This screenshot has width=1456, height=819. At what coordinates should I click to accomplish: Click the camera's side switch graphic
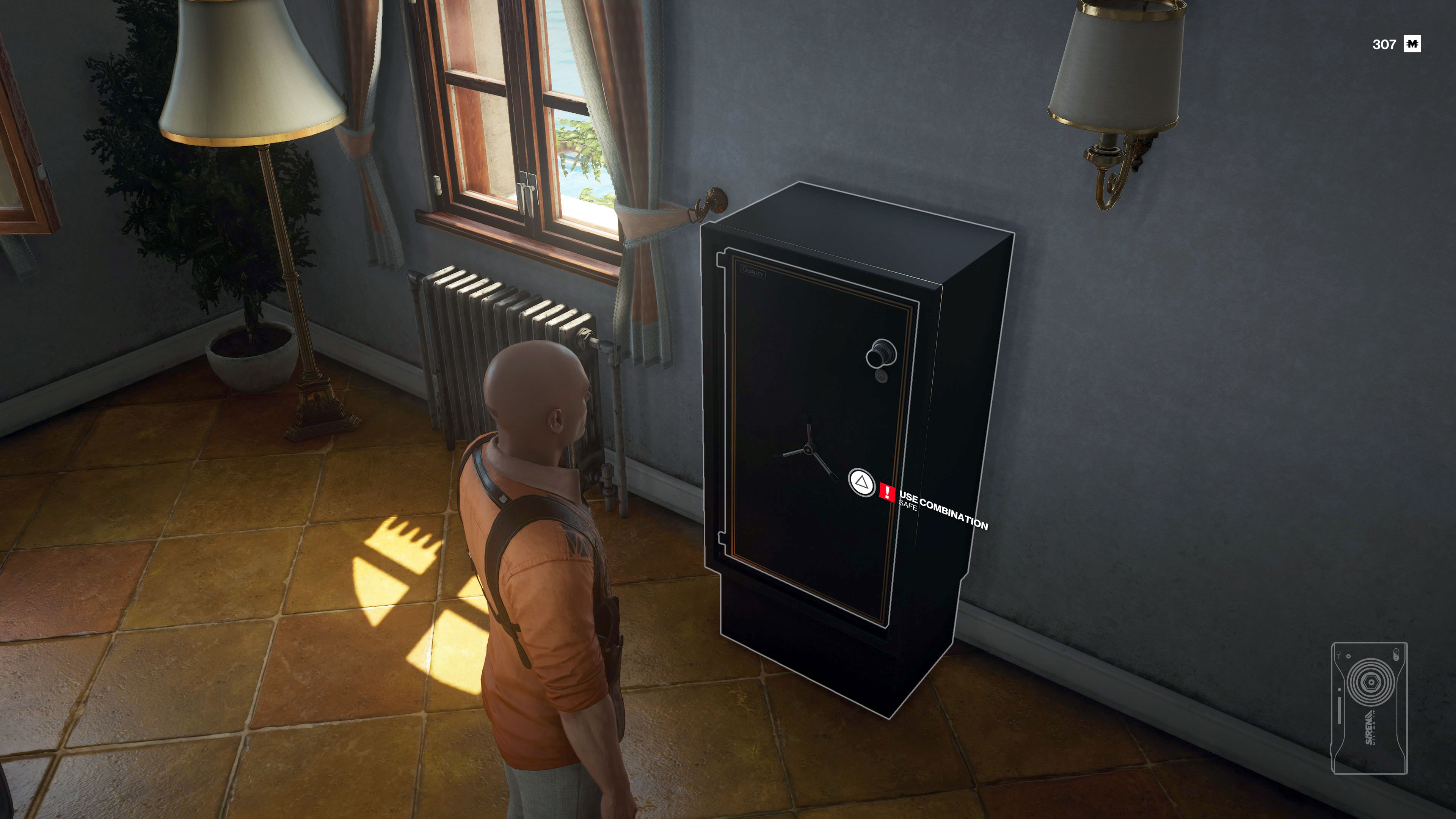pos(1340,710)
